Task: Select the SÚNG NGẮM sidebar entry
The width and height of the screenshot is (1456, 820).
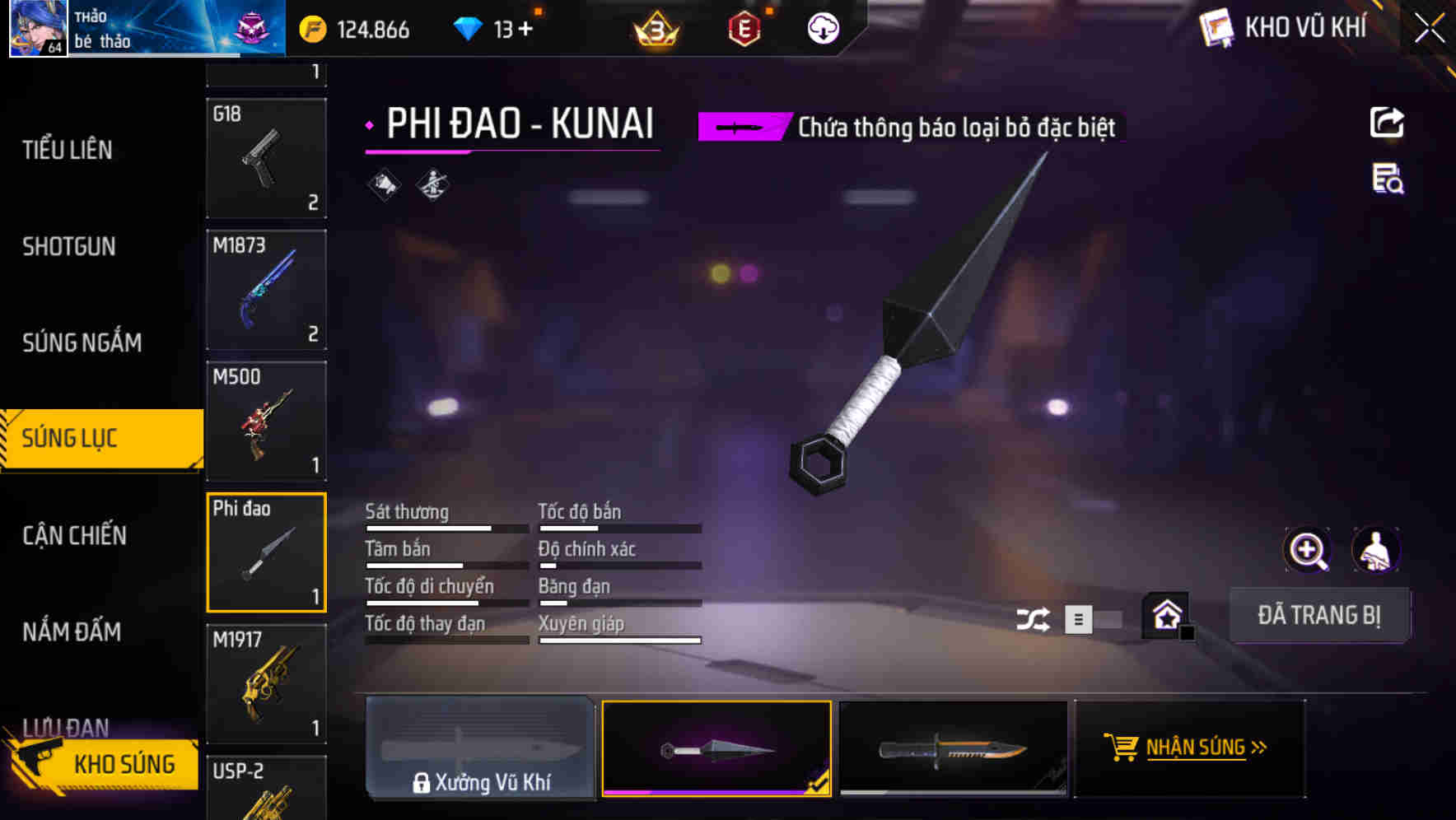Action: click(82, 342)
